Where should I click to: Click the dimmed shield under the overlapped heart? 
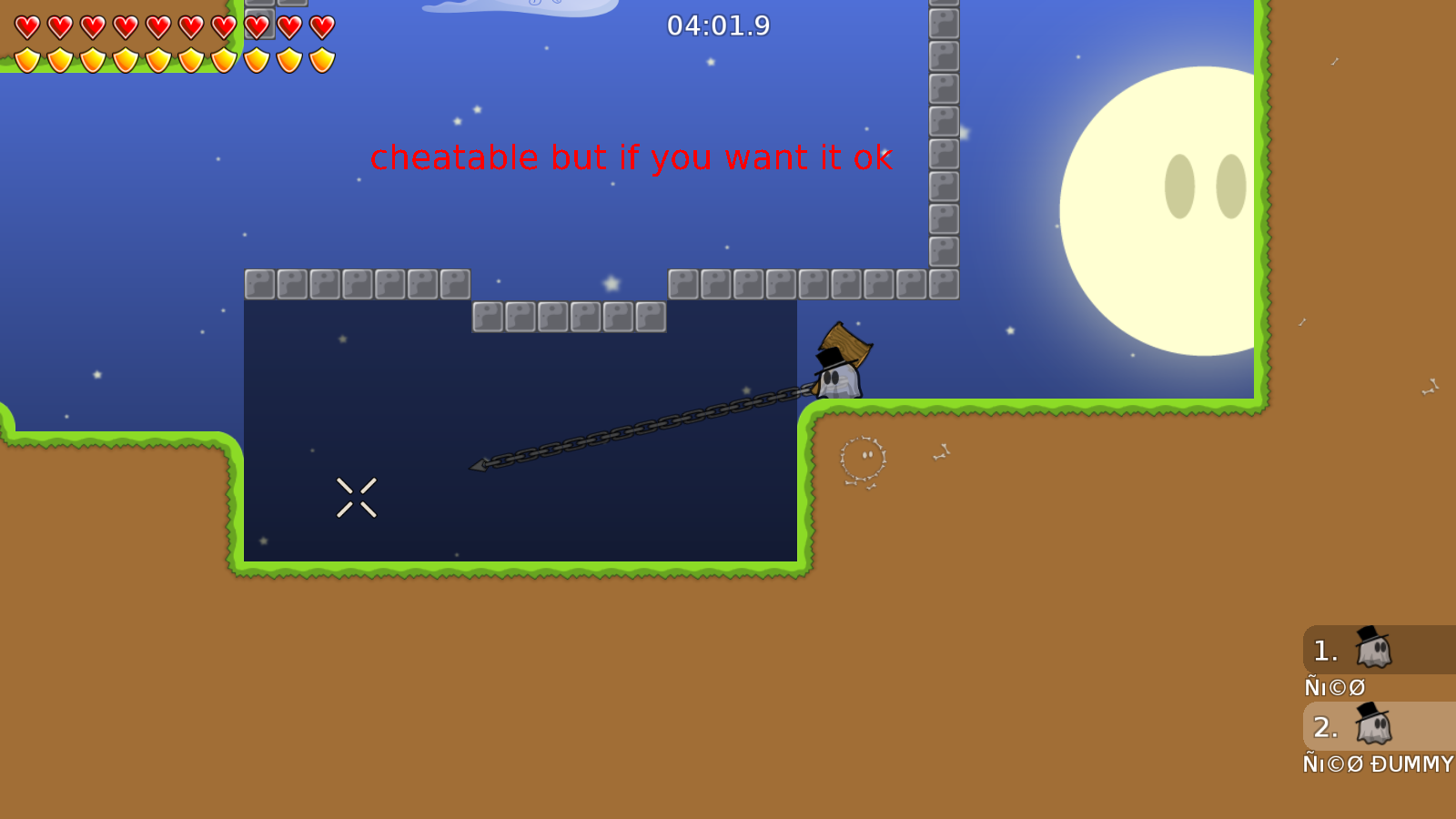click(x=258, y=60)
